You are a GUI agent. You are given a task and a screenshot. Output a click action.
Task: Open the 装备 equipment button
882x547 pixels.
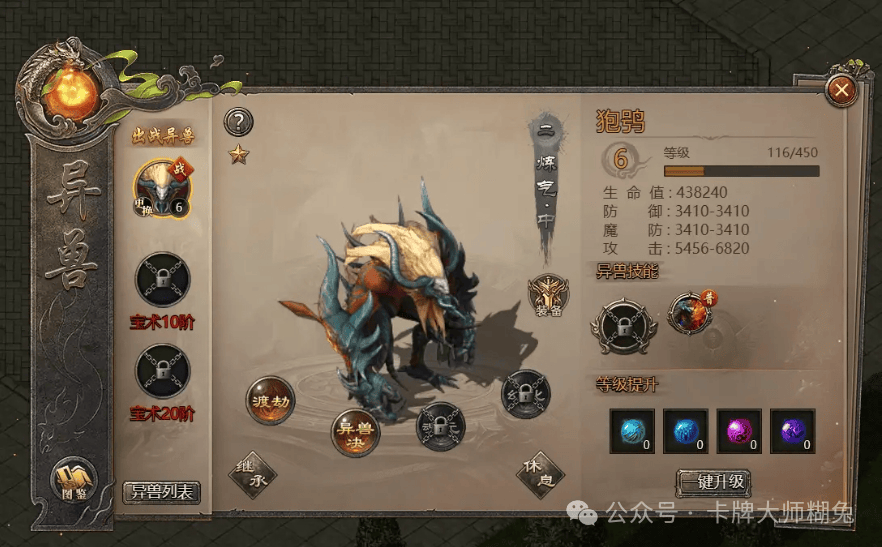548,294
